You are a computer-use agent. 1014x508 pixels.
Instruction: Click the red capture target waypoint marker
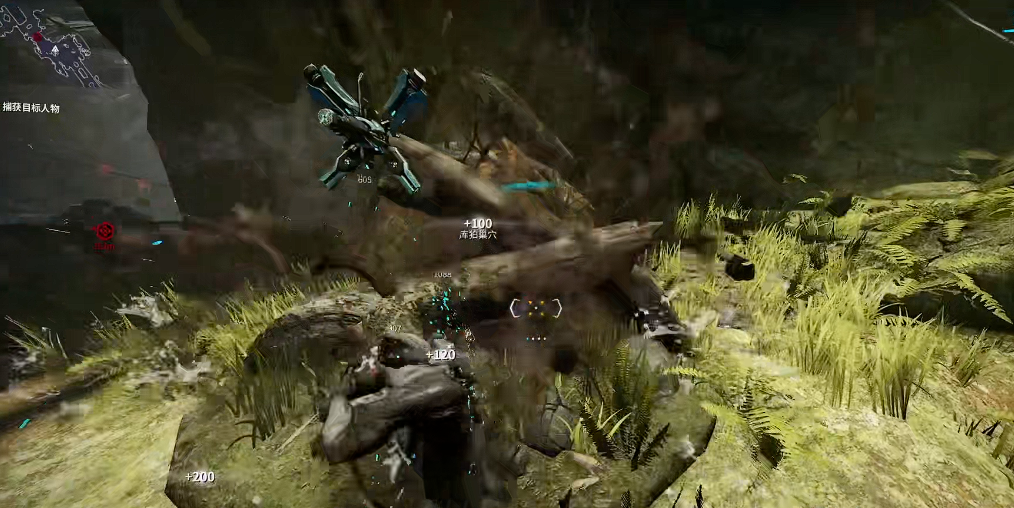pyautogui.click(x=104, y=231)
